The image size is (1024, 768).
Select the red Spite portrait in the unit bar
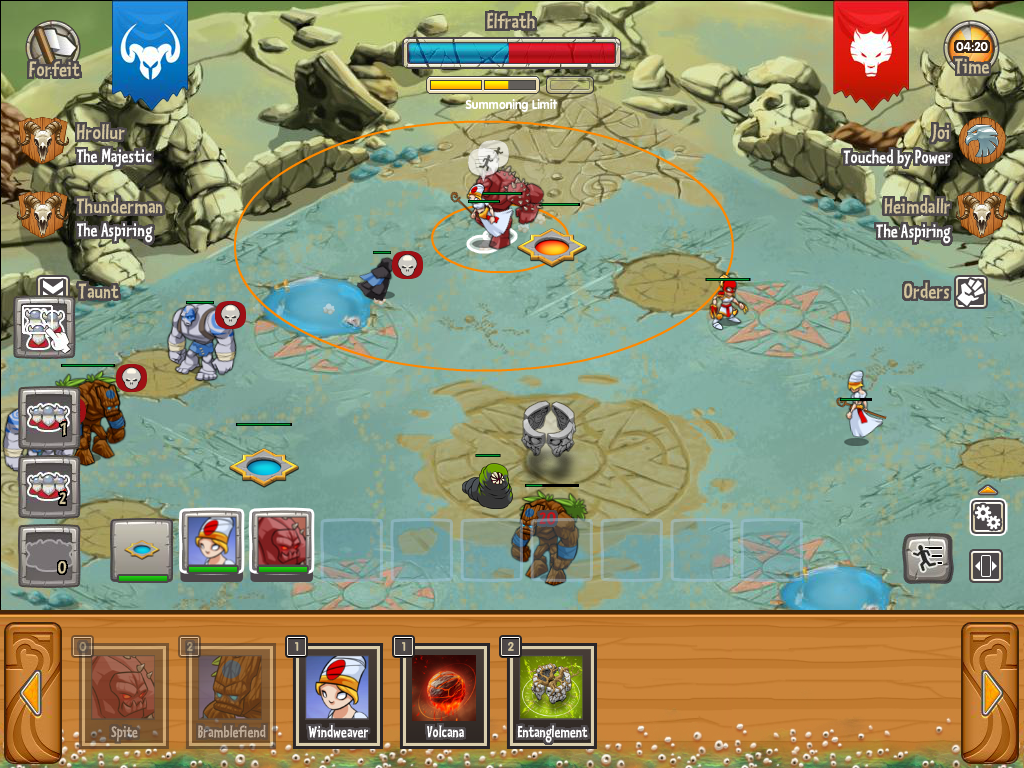point(282,543)
